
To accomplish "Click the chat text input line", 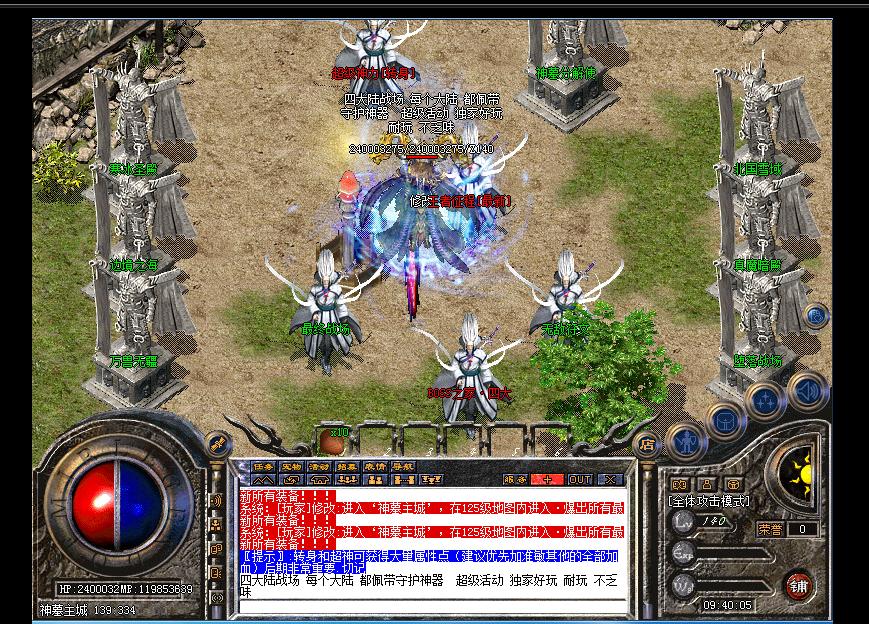I will point(430,606).
